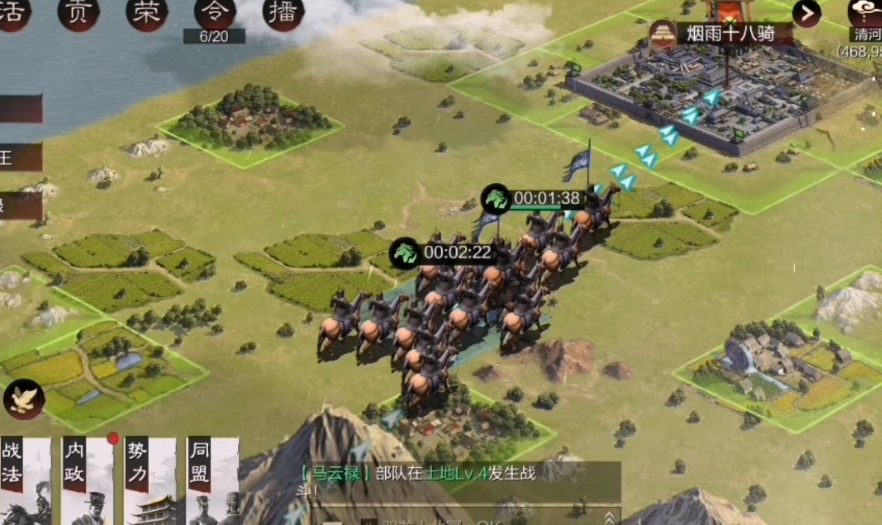Open the 播 round button
The image size is (882, 525).
[282, 12]
